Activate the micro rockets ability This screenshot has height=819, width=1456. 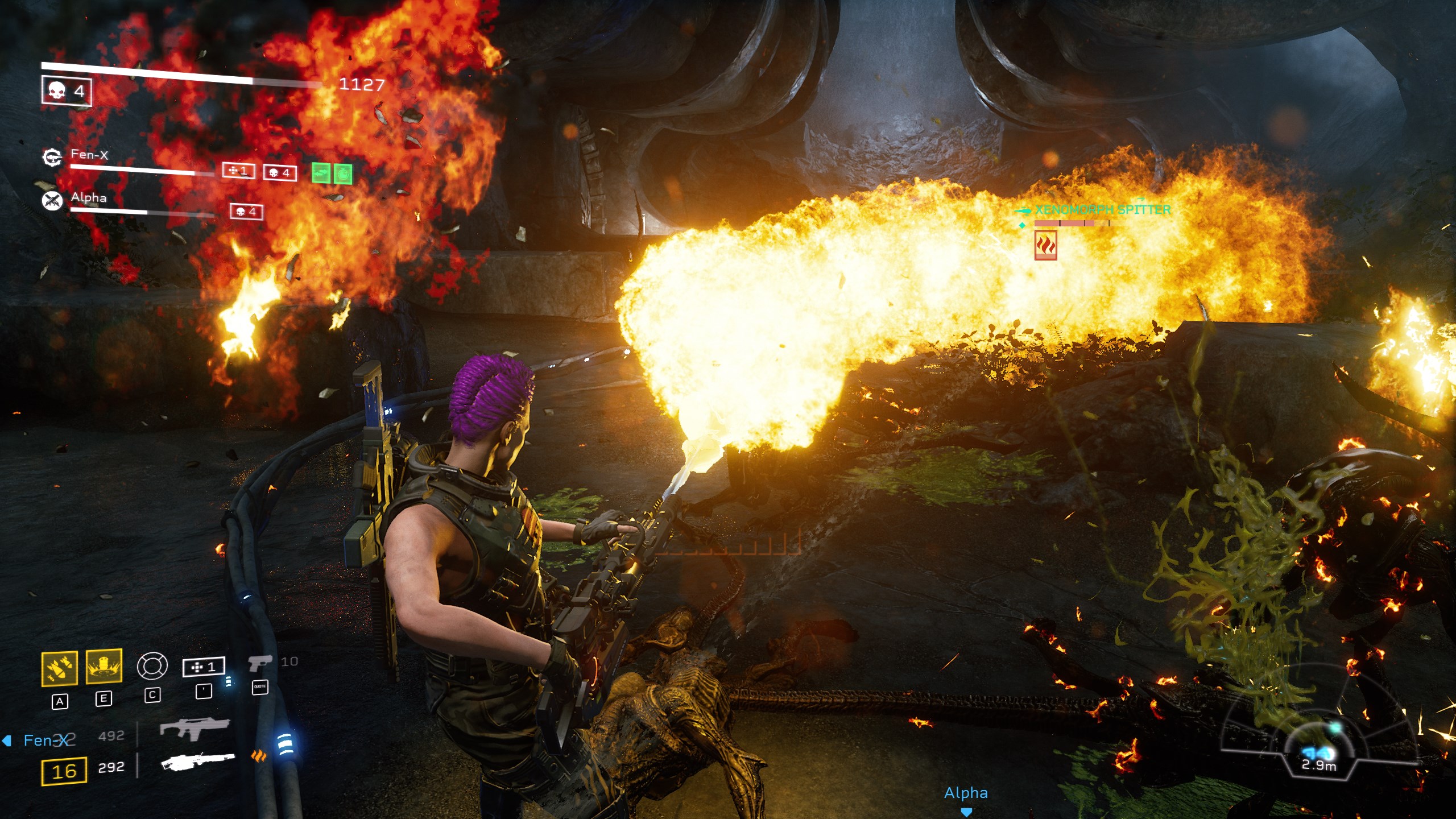point(60,668)
